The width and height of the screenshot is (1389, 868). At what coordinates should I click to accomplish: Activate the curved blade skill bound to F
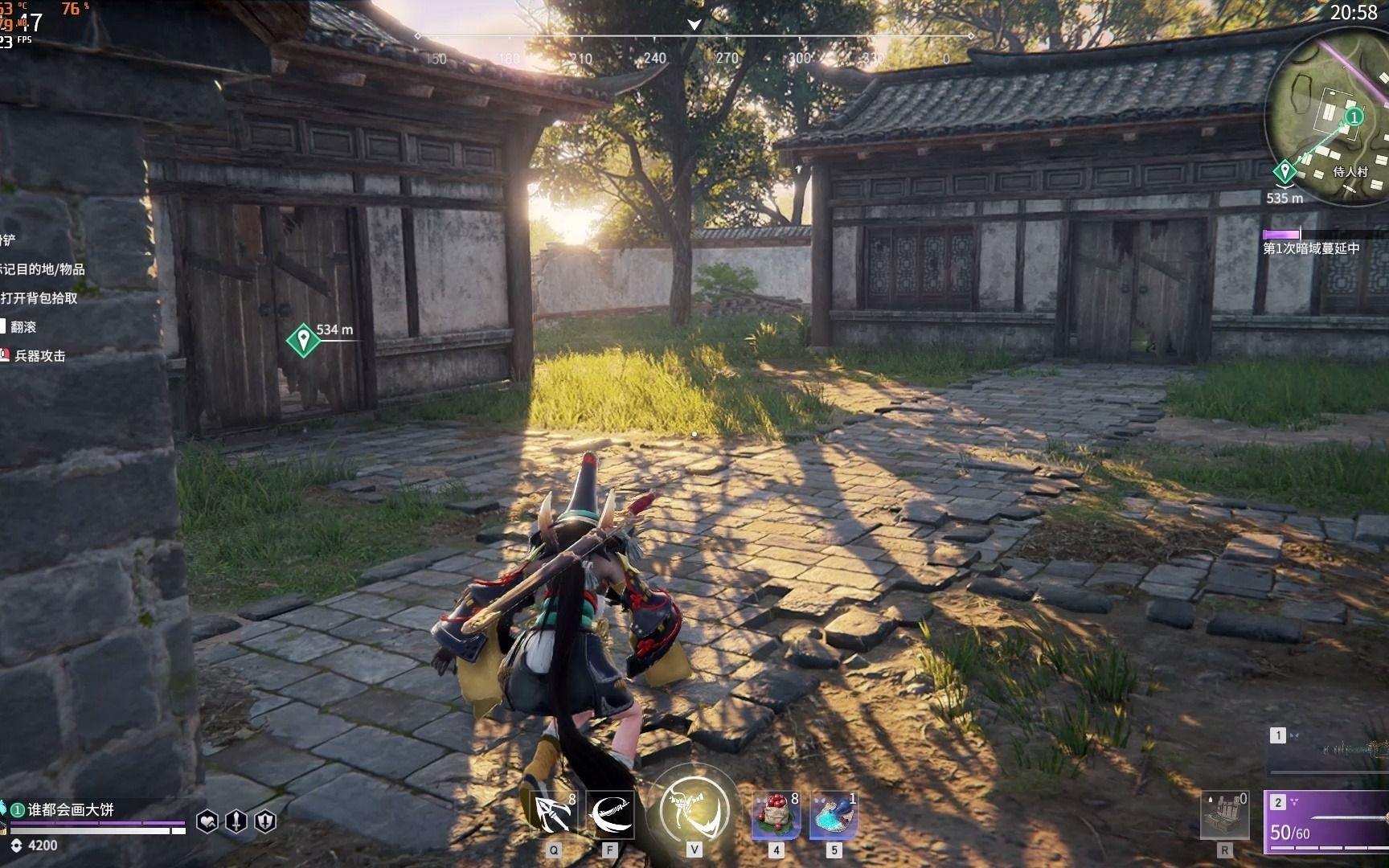pyautogui.click(x=613, y=814)
